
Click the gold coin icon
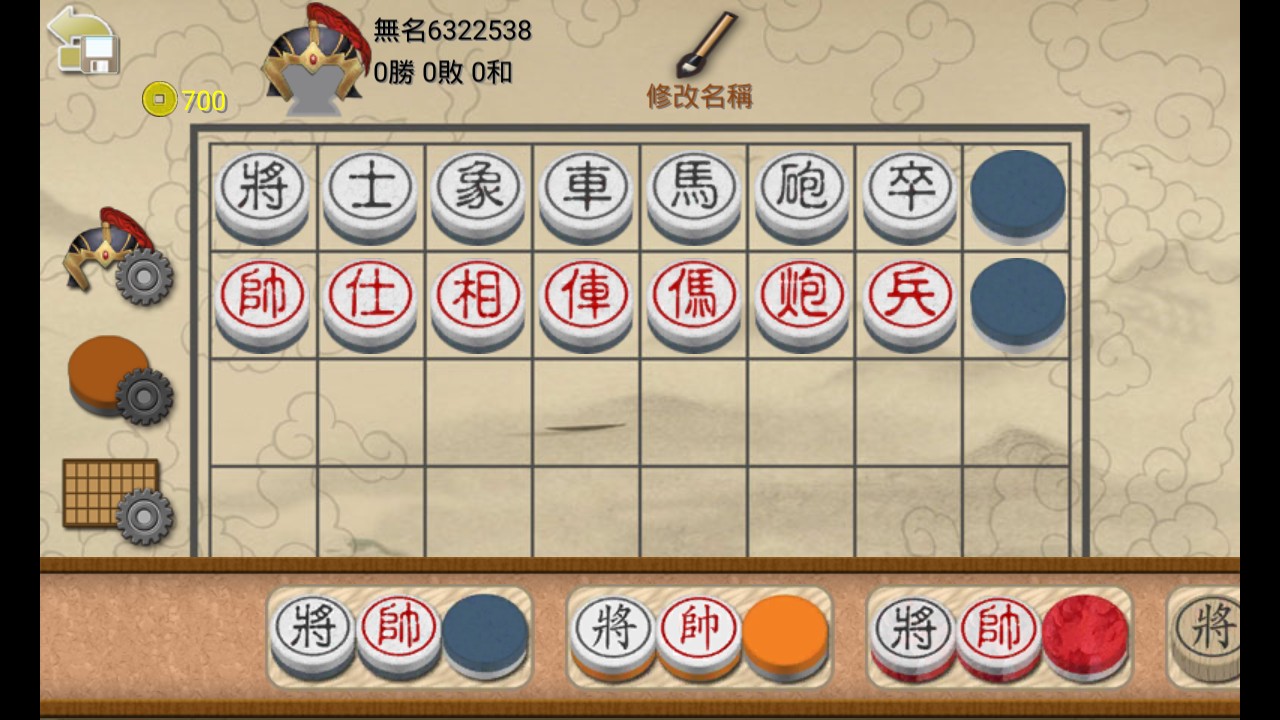click(160, 100)
